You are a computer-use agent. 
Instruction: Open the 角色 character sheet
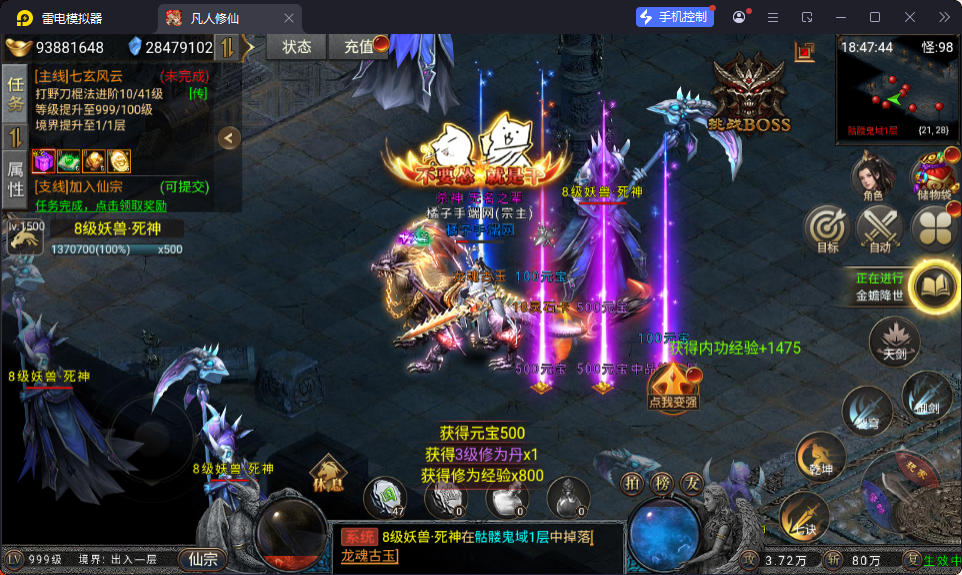pos(872,179)
